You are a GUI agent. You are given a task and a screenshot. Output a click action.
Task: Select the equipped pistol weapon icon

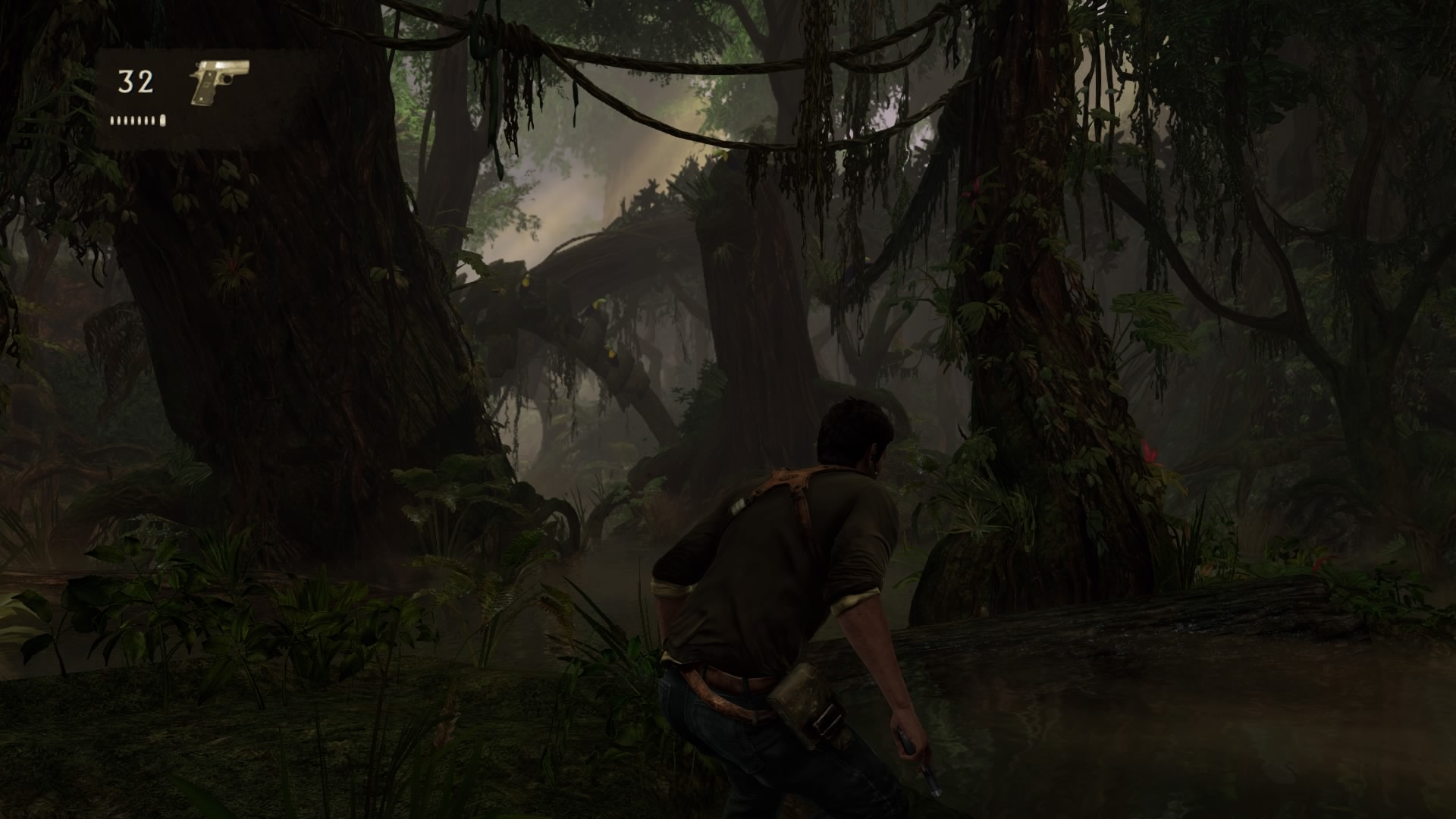pyautogui.click(x=218, y=80)
